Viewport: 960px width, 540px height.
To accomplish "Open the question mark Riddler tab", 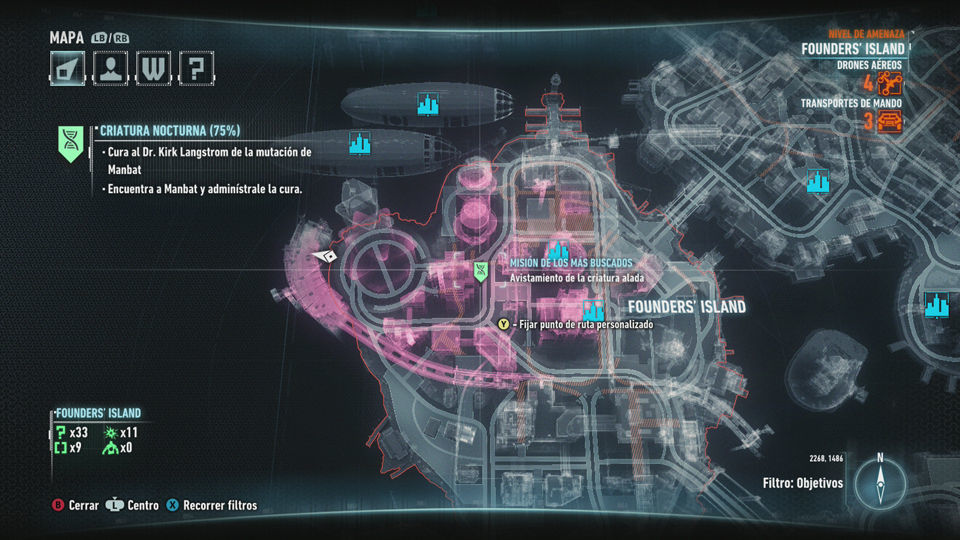I will 197,68.
